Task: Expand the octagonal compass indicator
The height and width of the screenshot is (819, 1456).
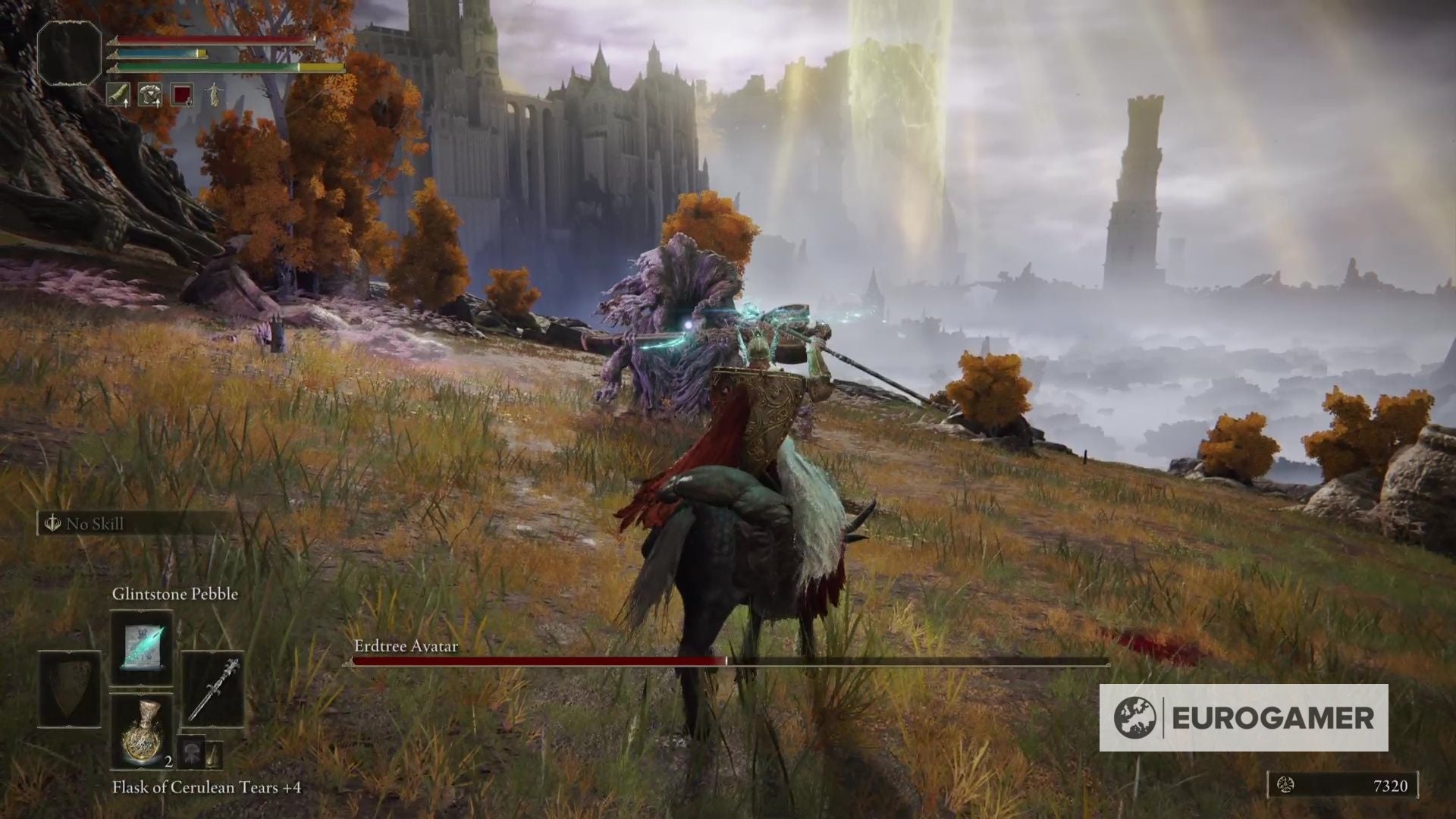Action: (x=68, y=53)
